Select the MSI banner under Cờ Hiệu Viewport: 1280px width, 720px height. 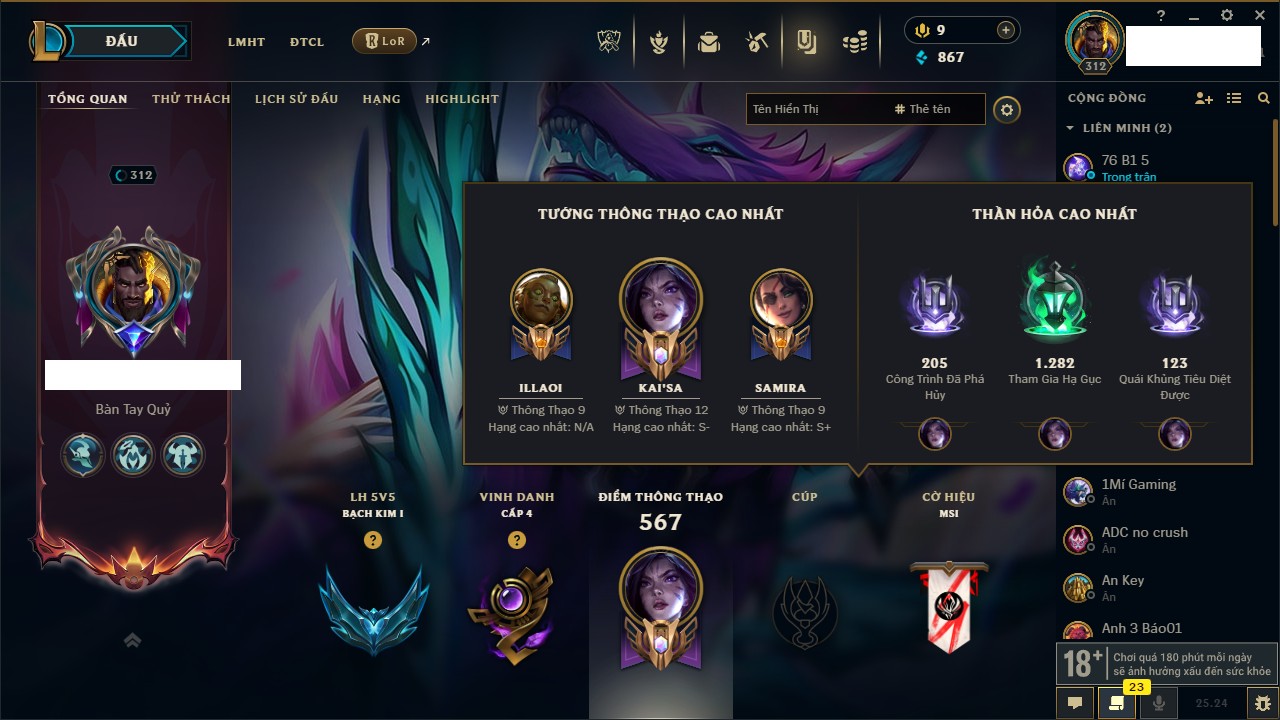coord(949,607)
